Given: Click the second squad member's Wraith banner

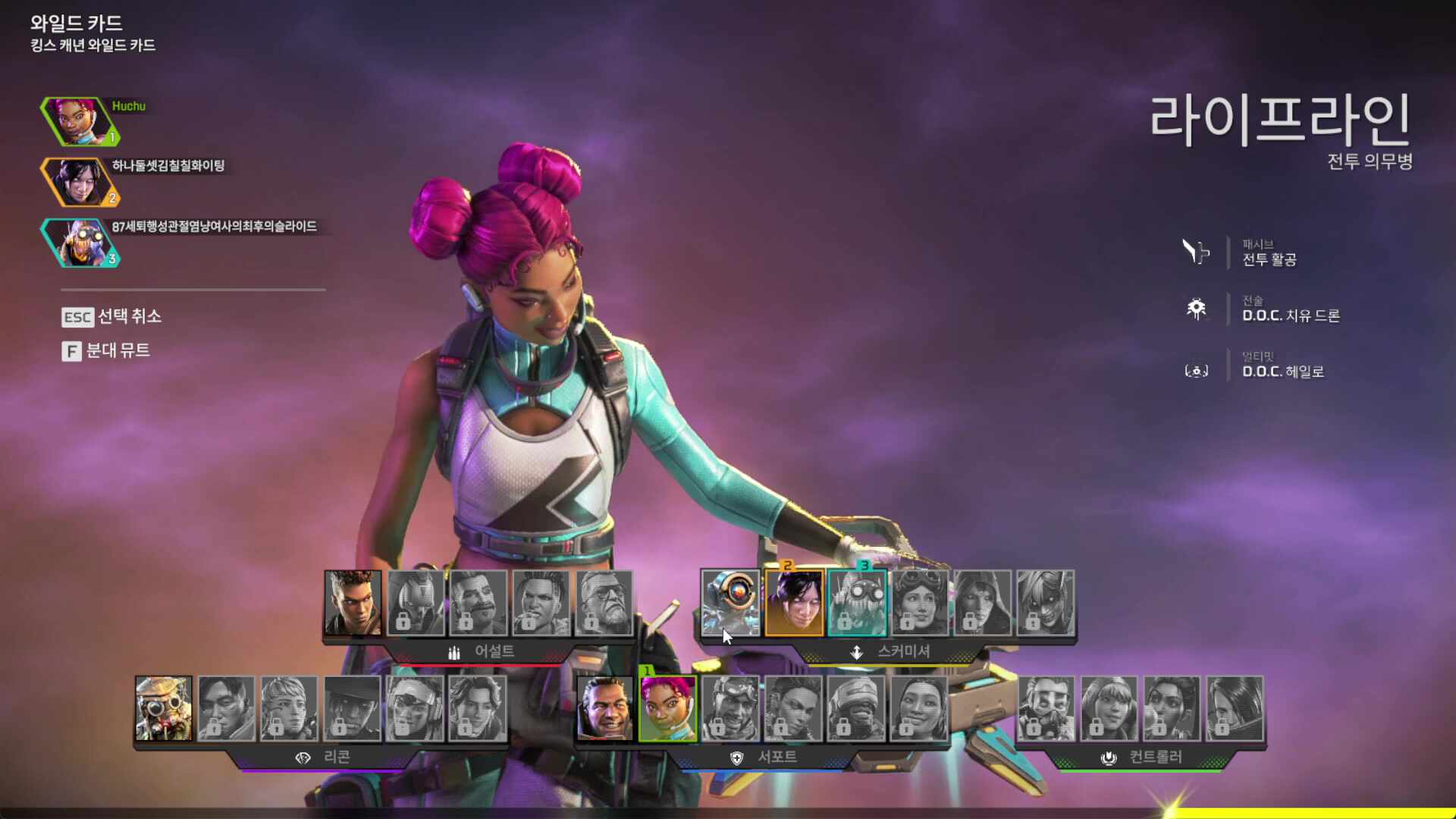Looking at the screenshot, I should (80, 182).
